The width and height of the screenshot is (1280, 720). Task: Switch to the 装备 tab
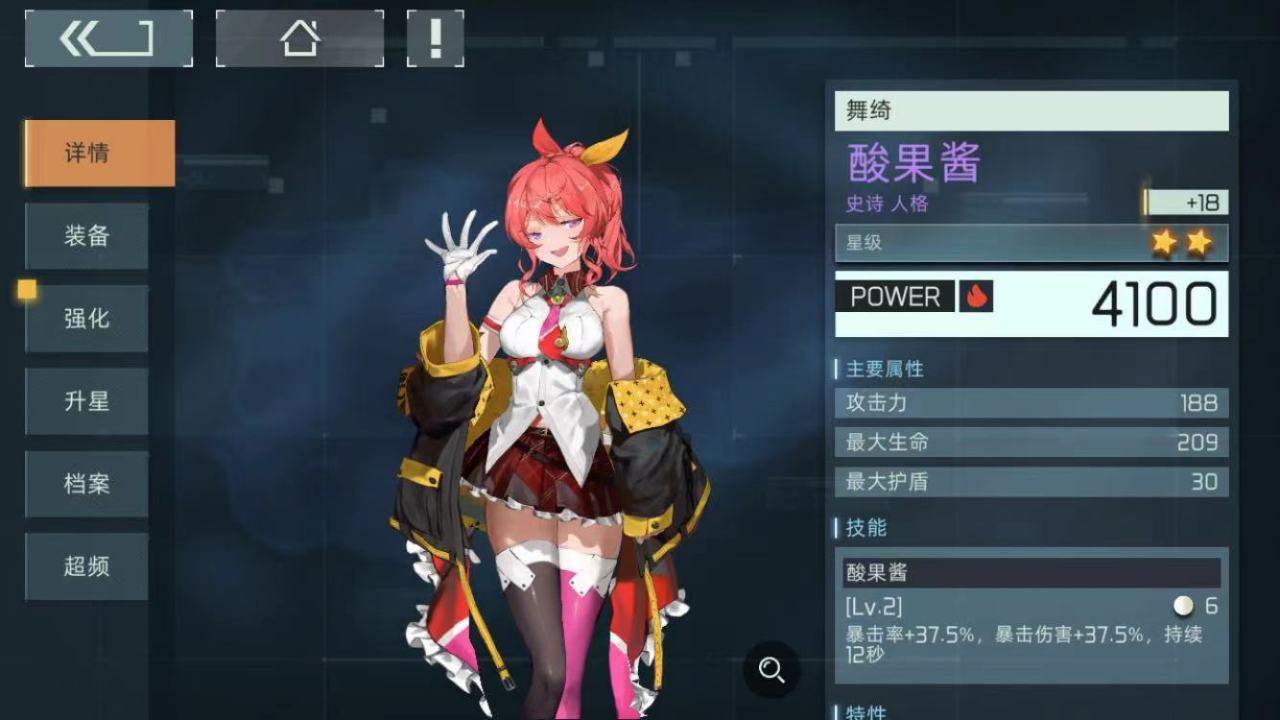tap(87, 236)
